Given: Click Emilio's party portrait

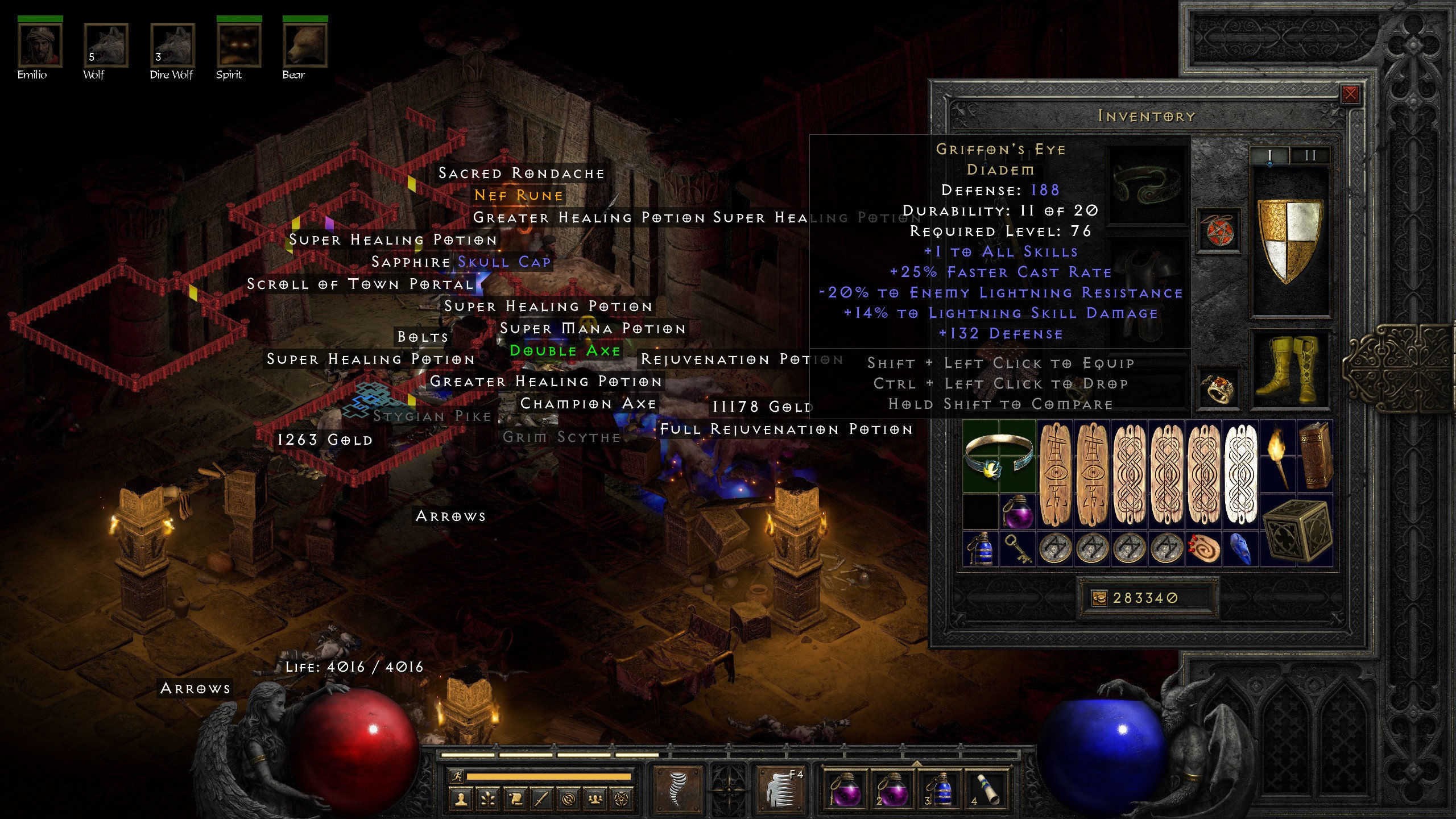Looking at the screenshot, I should (x=40, y=45).
